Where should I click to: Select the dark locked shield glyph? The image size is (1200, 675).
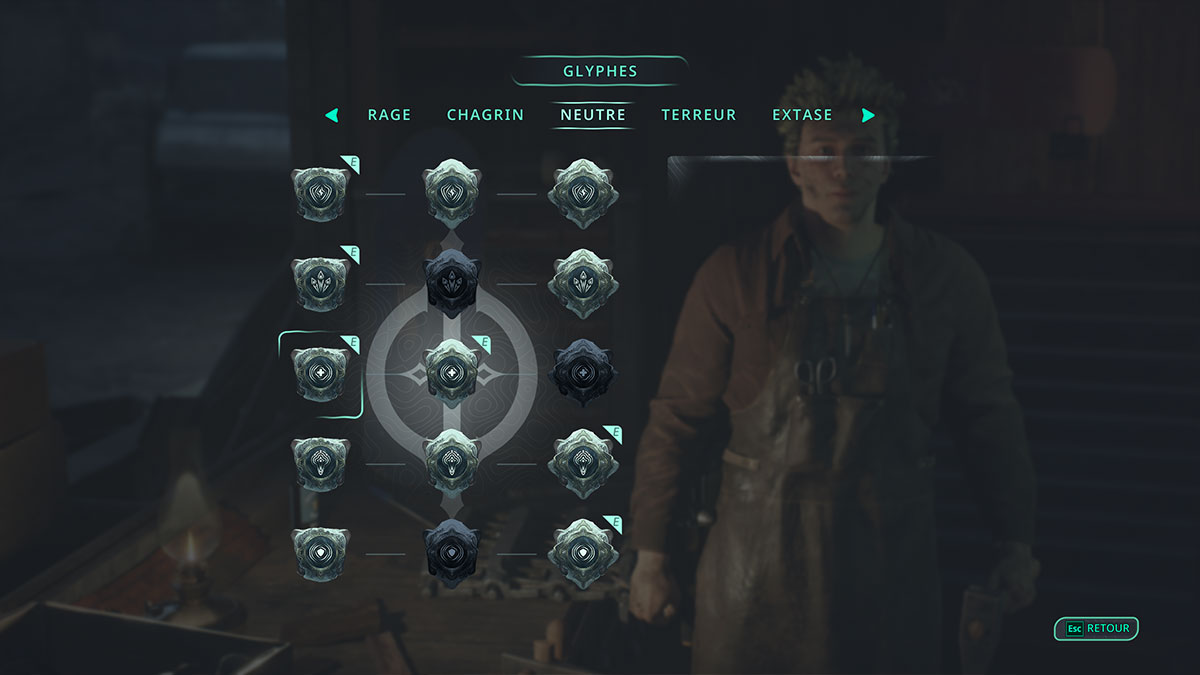tap(452, 553)
